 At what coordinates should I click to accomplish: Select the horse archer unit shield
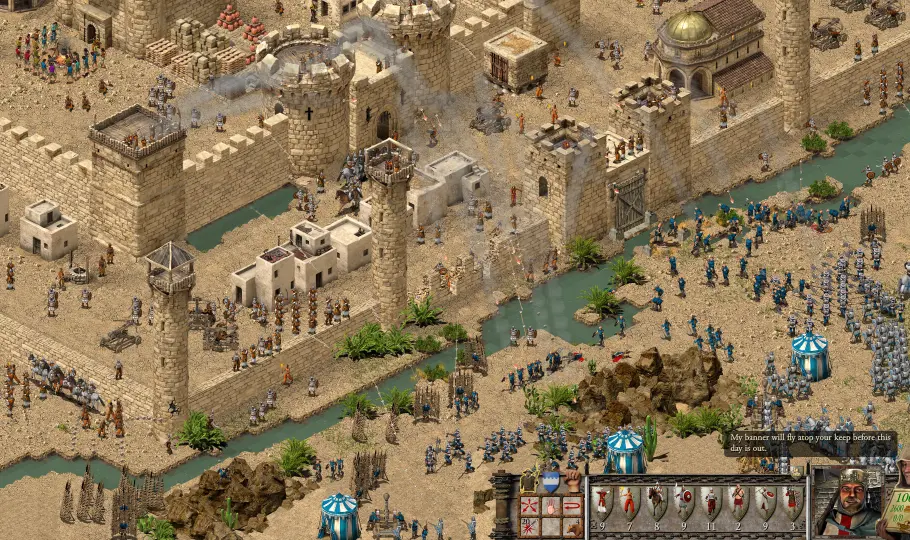pos(655,503)
